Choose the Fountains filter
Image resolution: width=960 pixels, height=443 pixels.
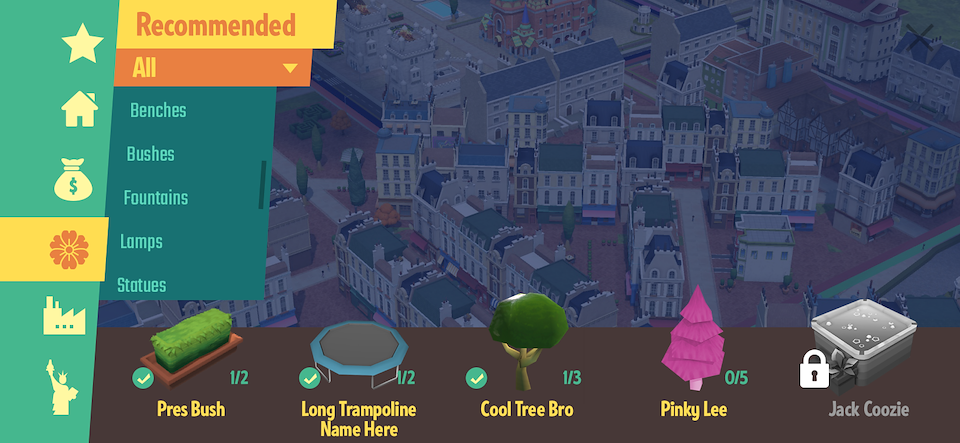pos(155,198)
